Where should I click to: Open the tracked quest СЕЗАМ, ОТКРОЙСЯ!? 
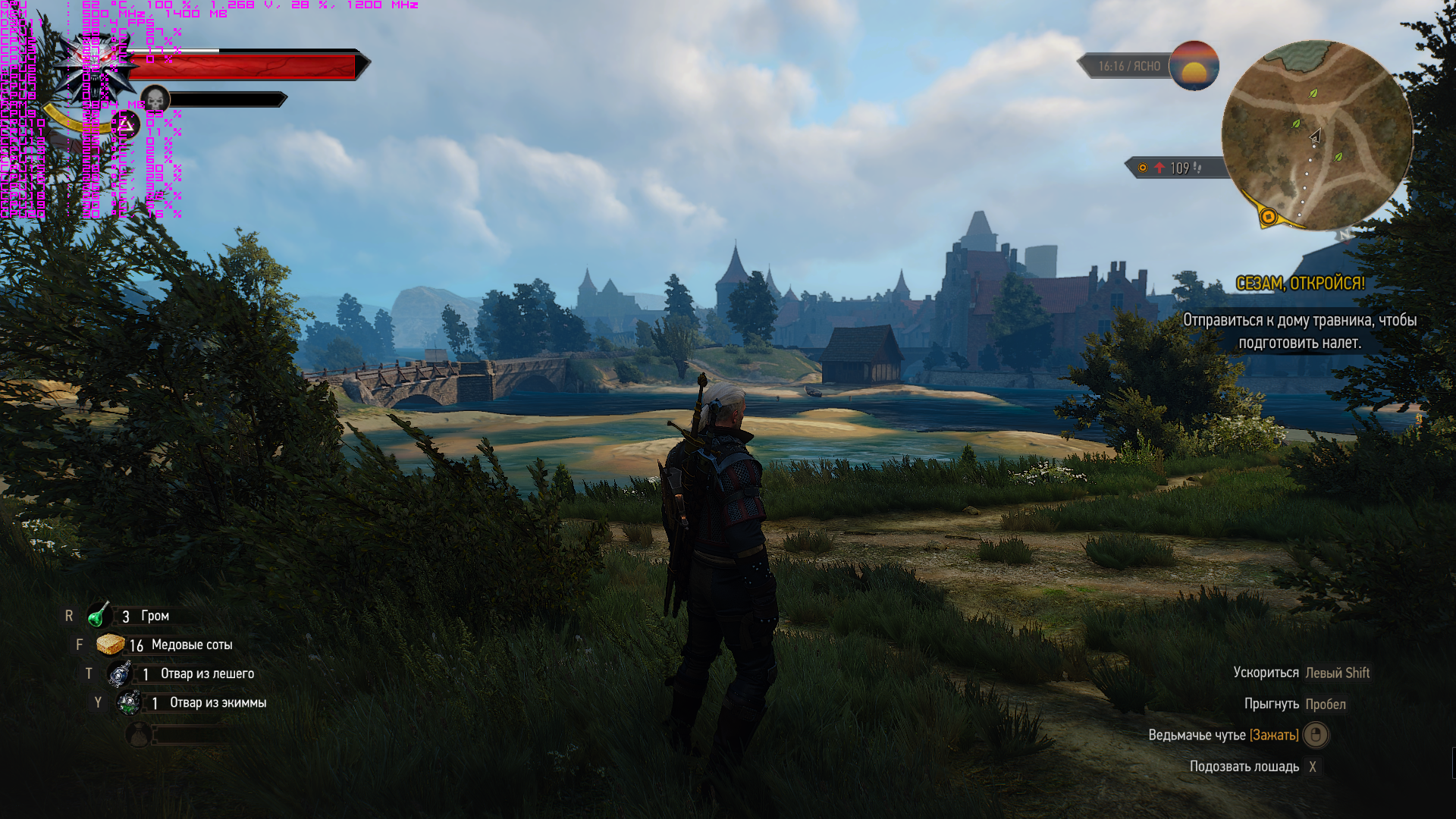1300,284
